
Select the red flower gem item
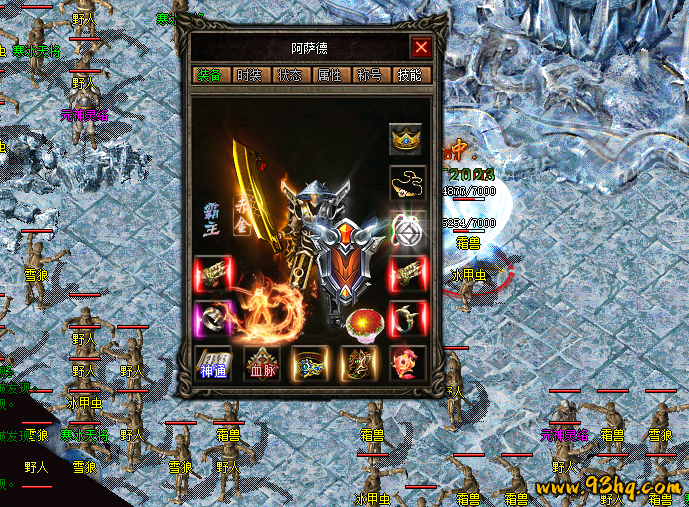coord(359,322)
